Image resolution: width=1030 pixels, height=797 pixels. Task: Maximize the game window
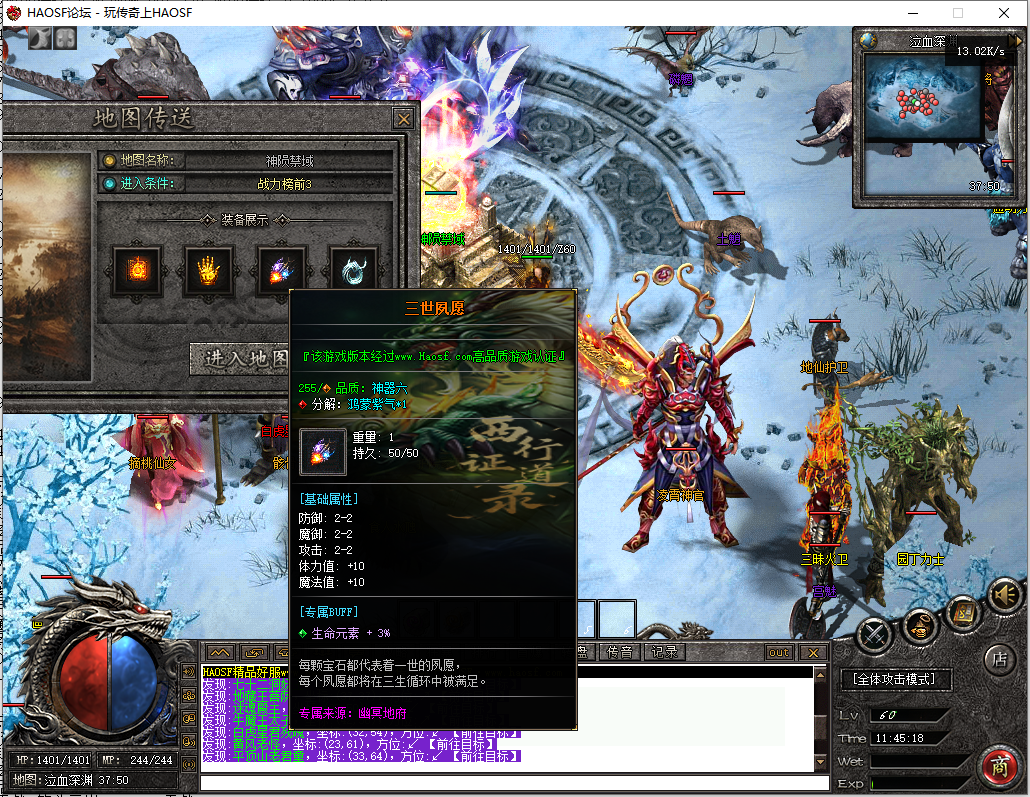(x=957, y=13)
